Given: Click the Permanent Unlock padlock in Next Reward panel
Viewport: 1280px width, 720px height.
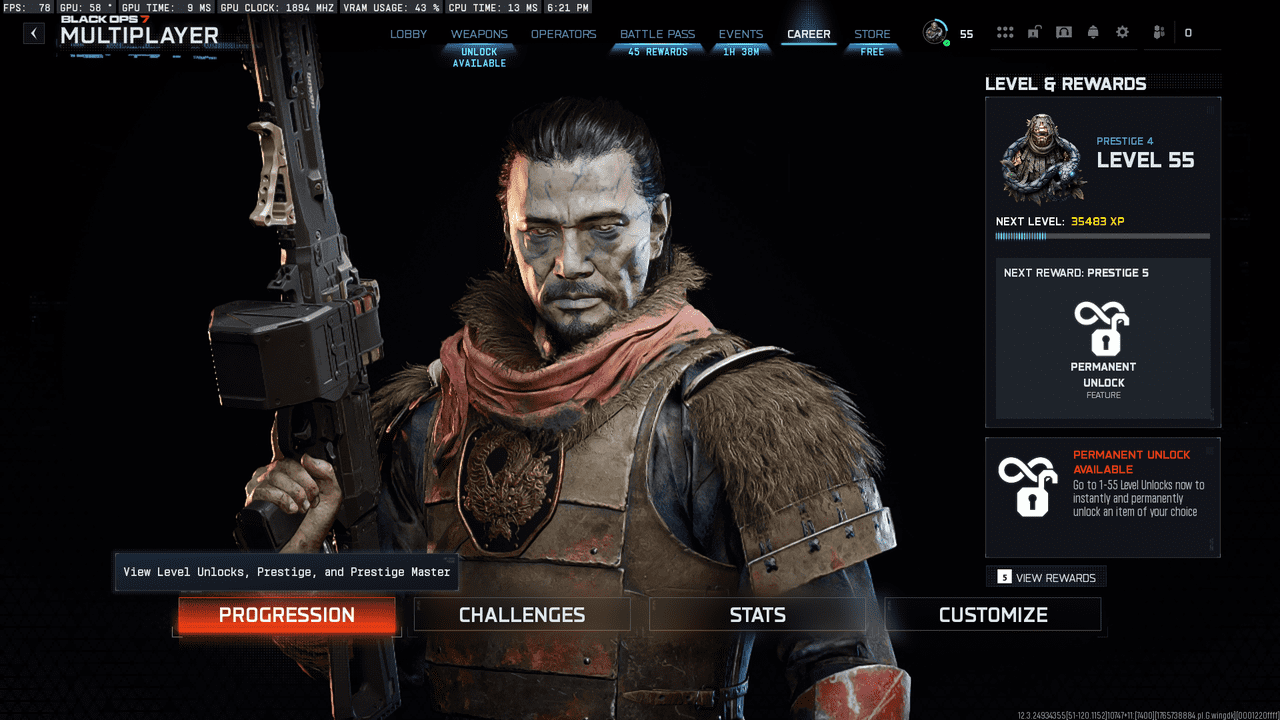Looking at the screenshot, I should 1103,330.
